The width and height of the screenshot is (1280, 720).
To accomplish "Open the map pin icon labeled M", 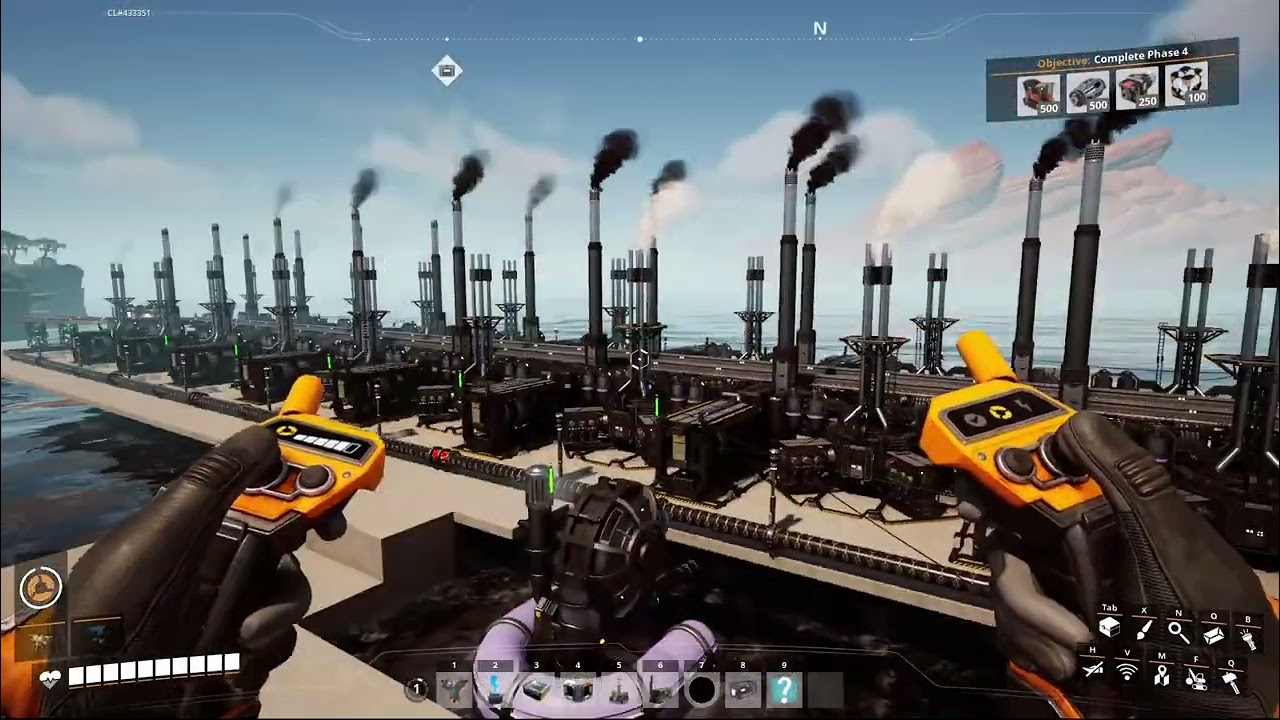I will coord(1162,676).
